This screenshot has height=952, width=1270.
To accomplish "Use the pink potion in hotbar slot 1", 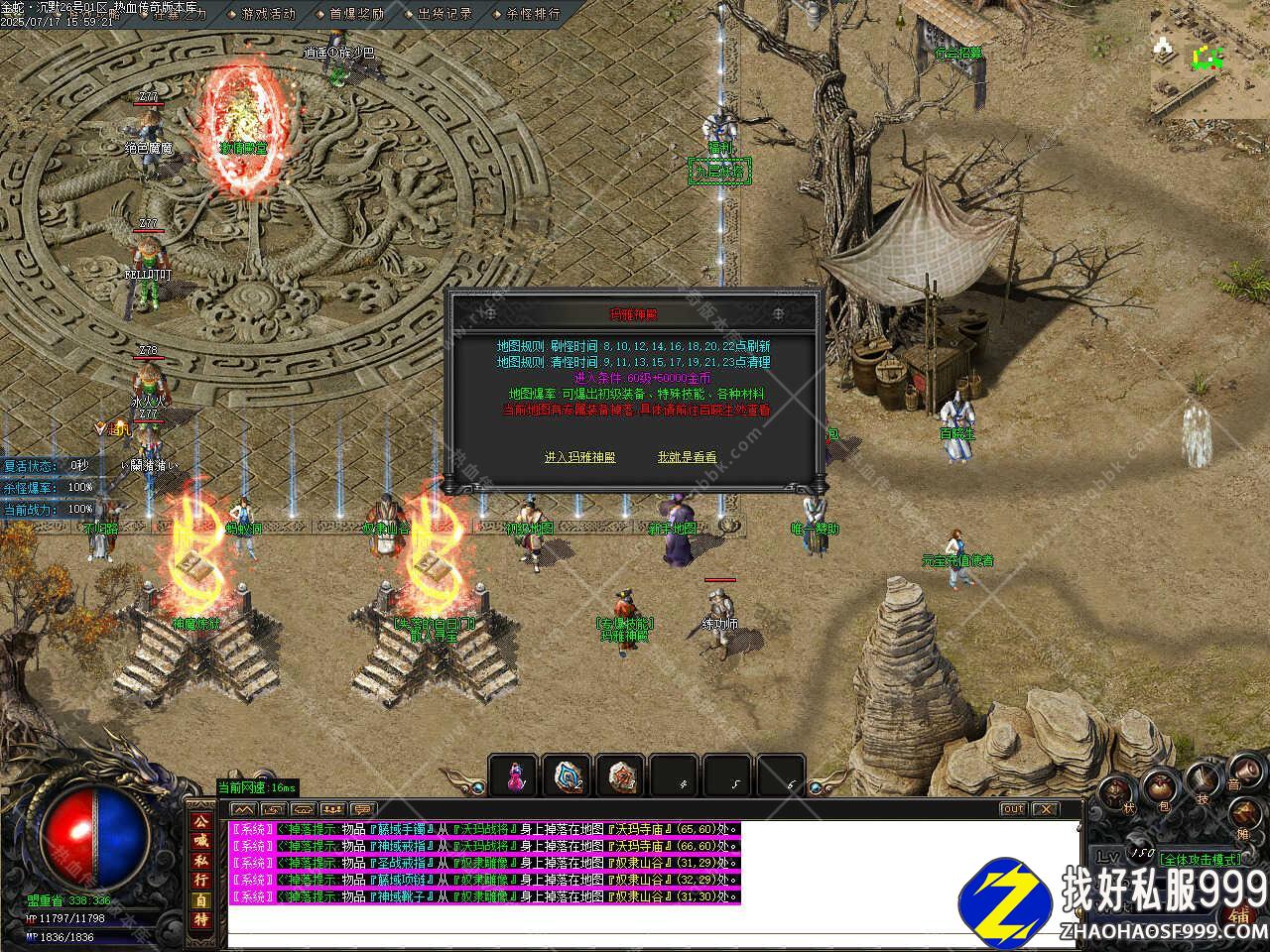I will coord(514,775).
